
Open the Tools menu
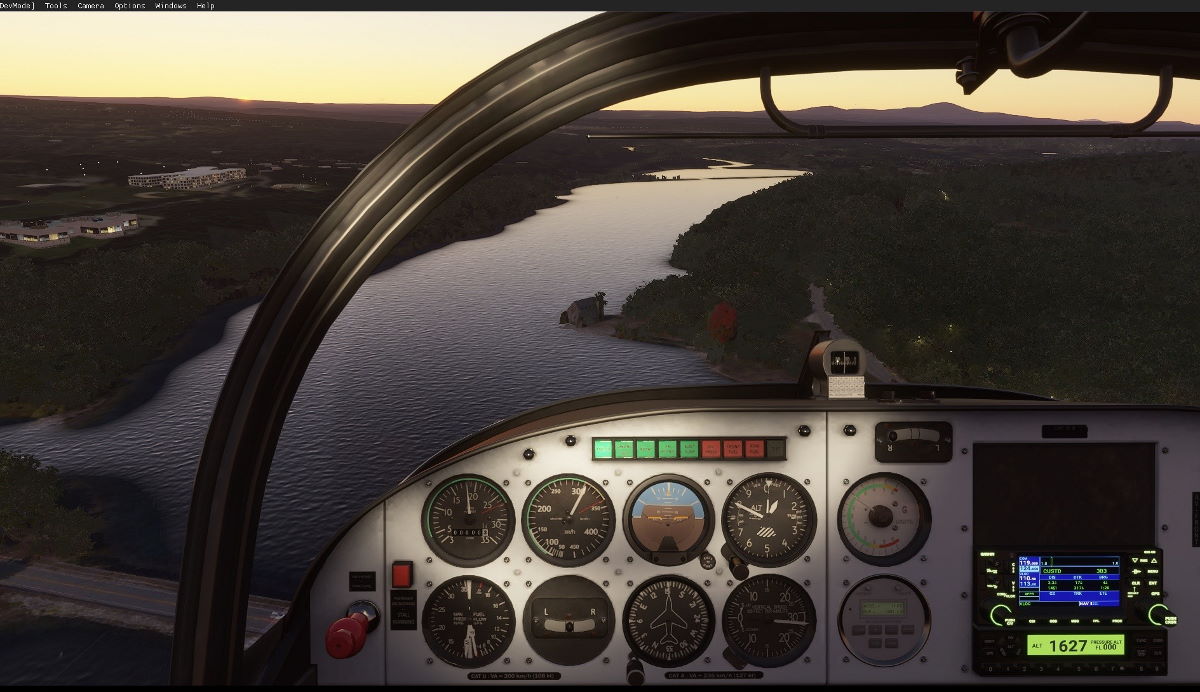click(56, 6)
